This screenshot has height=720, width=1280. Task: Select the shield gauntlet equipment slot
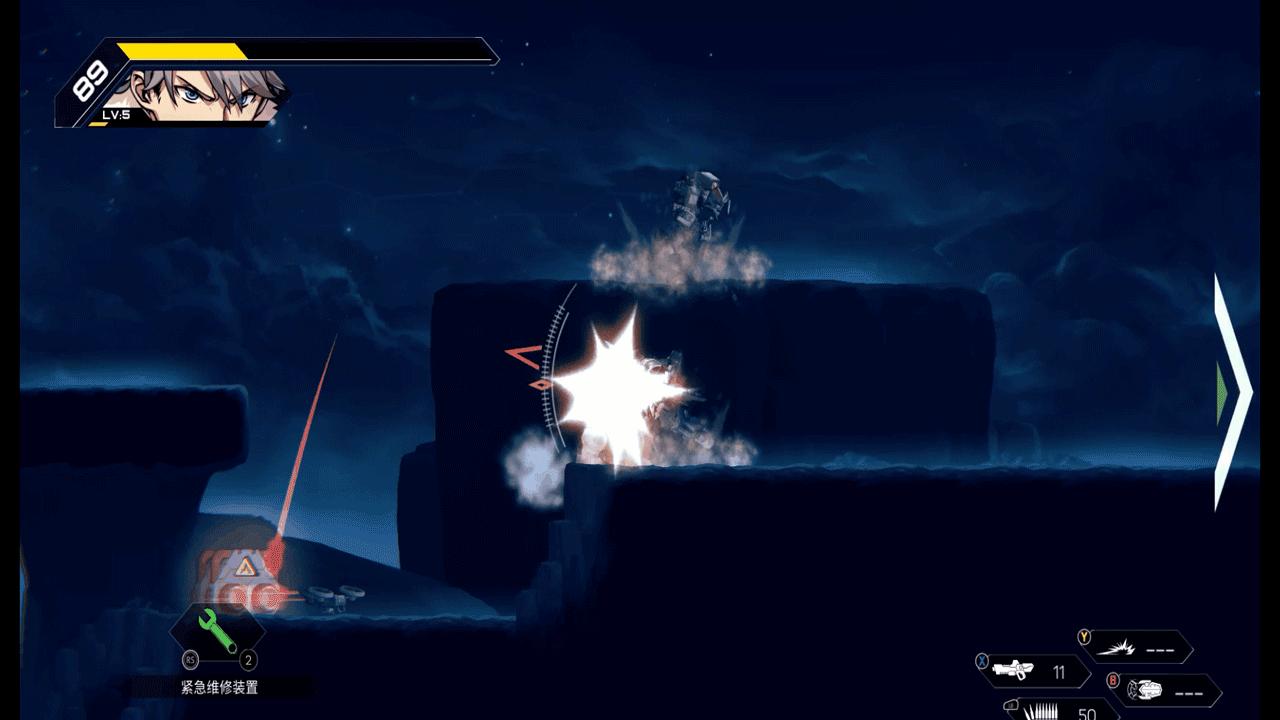point(1165,690)
